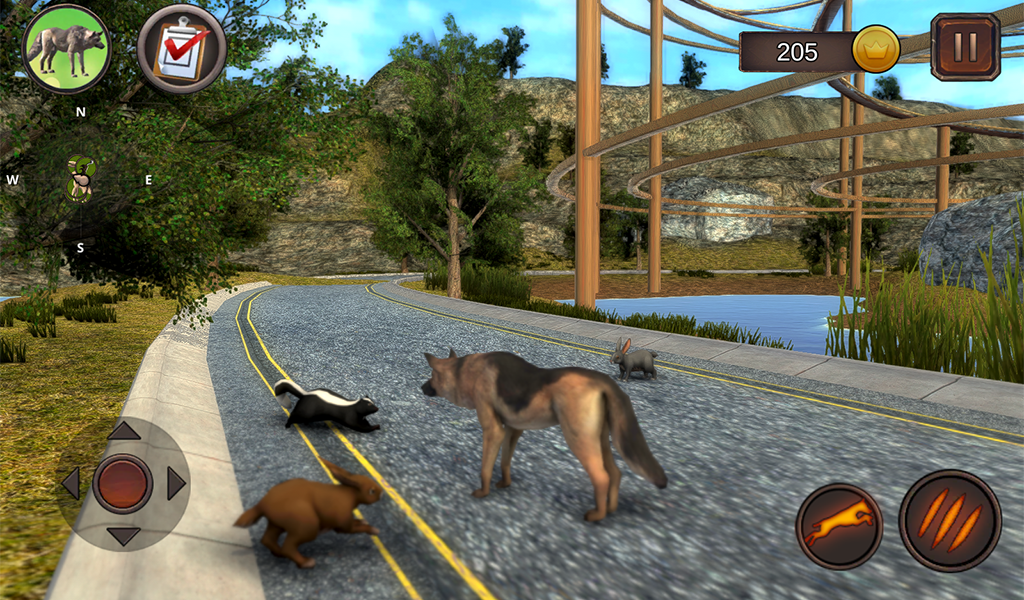Tap the right arrow on the d-pad
The width and height of the screenshot is (1024, 600).
pyautogui.click(x=176, y=484)
